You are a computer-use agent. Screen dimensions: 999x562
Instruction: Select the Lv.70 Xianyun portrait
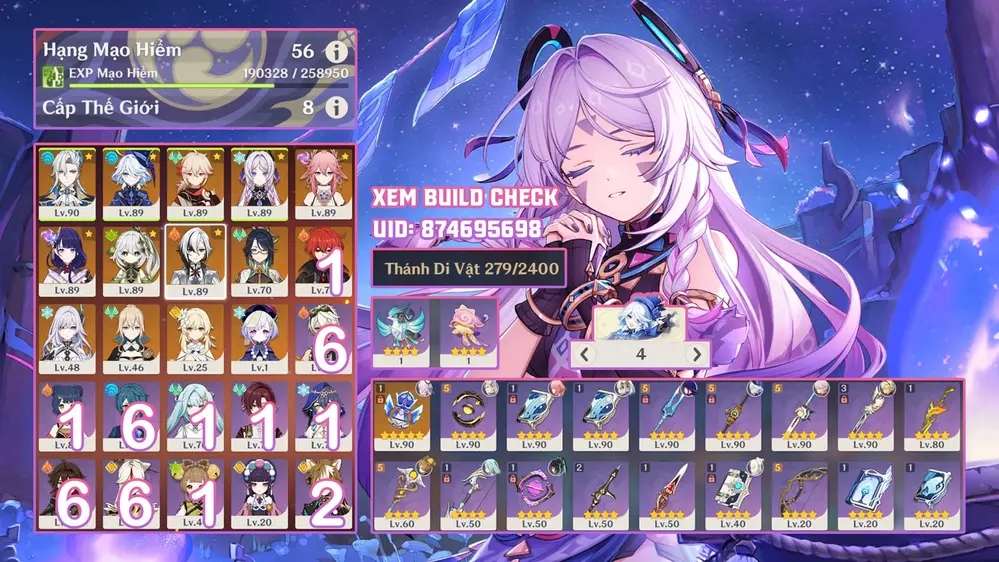pyautogui.click(x=260, y=260)
